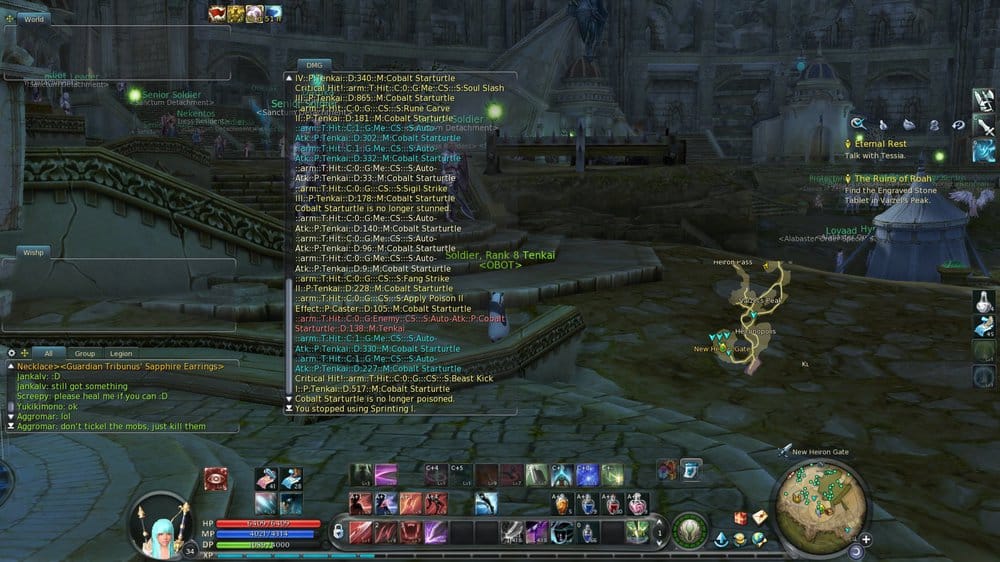This screenshot has width=1000, height=562.
Task: Select the Whisp chat tab
Action: [x=33, y=253]
